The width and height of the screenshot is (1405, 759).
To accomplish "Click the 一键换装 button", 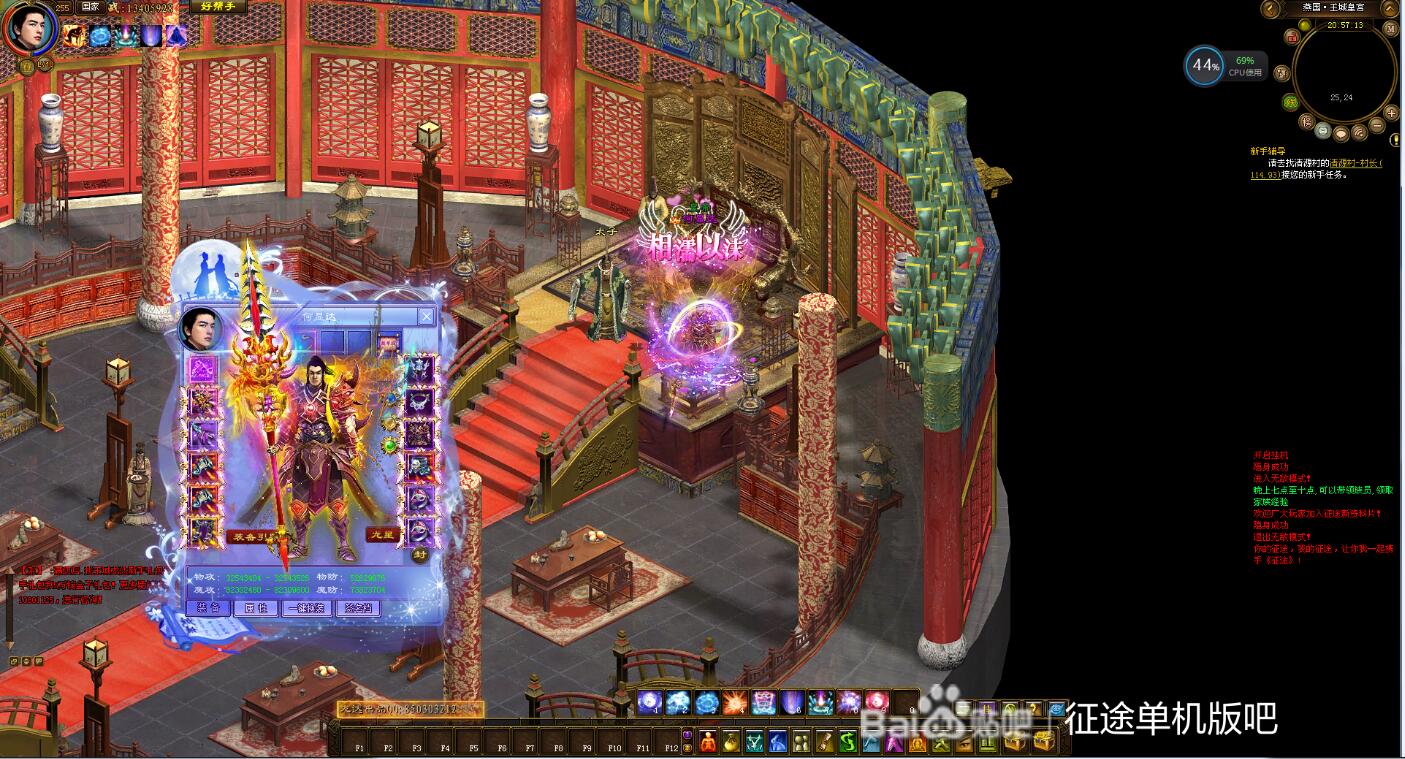I will [308, 608].
